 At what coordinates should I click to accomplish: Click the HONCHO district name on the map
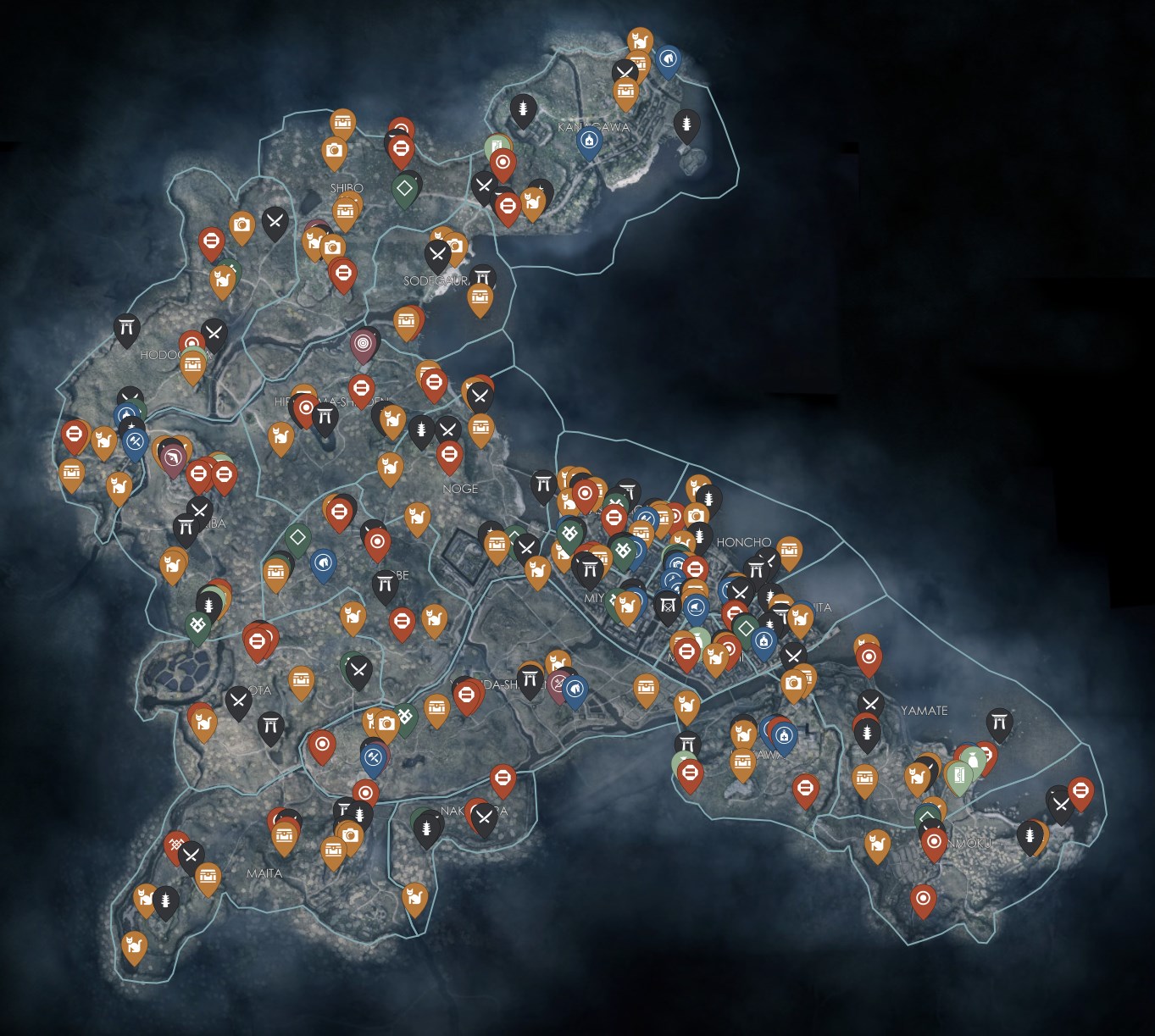pos(744,541)
